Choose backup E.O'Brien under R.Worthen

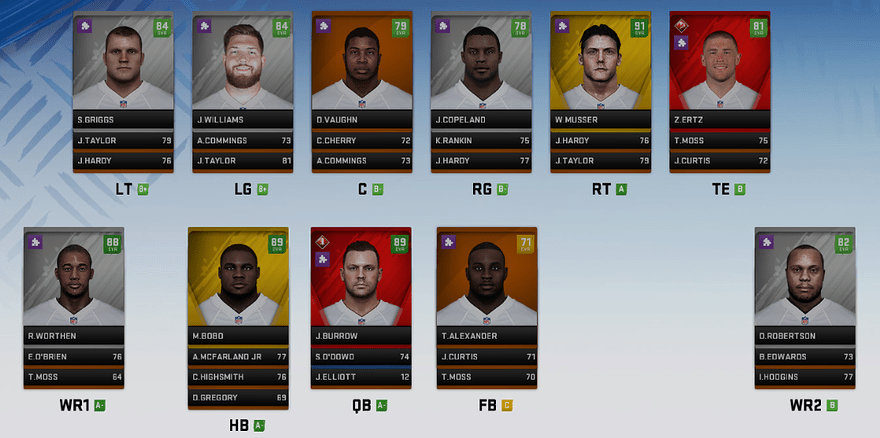pos(74,356)
